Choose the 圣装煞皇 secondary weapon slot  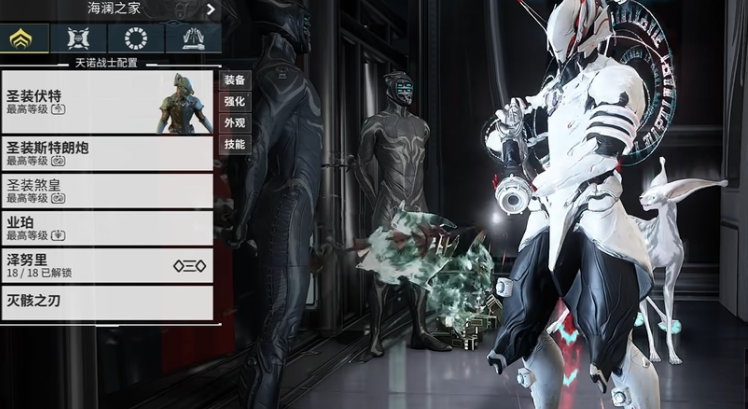(x=107, y=190)
